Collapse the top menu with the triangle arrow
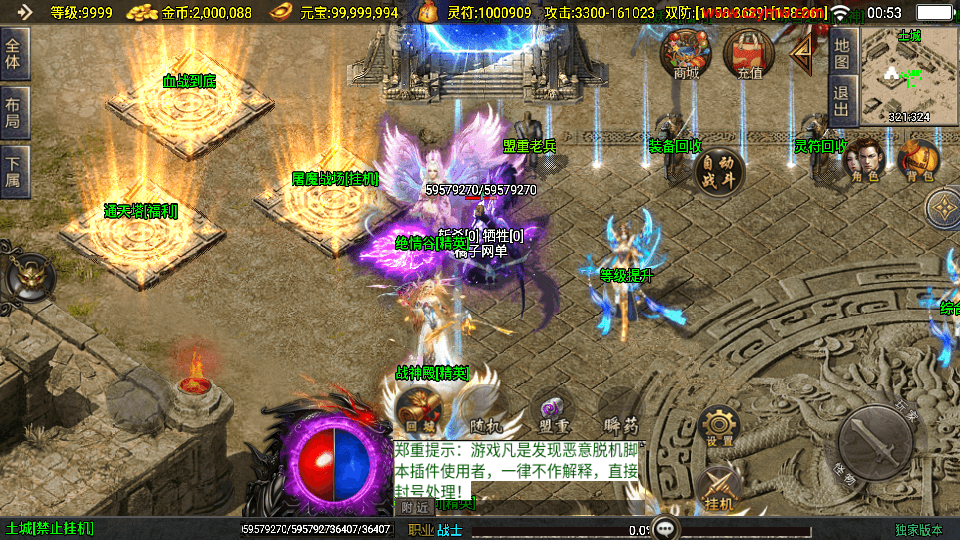 click(802, 55)
